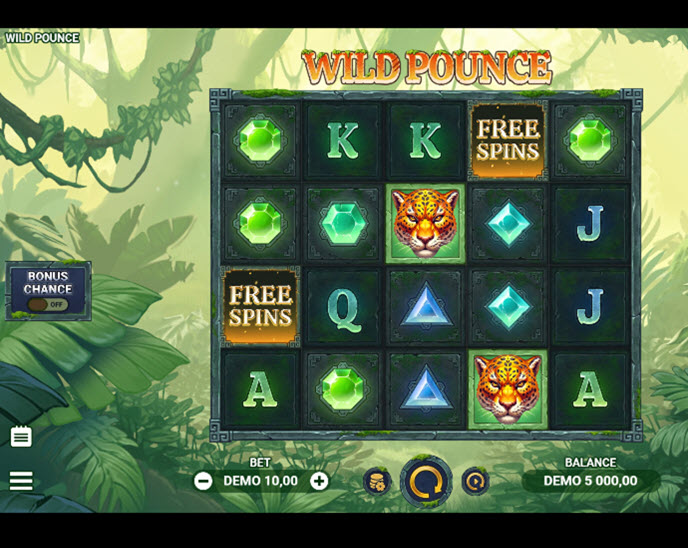Open bet settings via the coin stack icon

click(x=377, y=481)
